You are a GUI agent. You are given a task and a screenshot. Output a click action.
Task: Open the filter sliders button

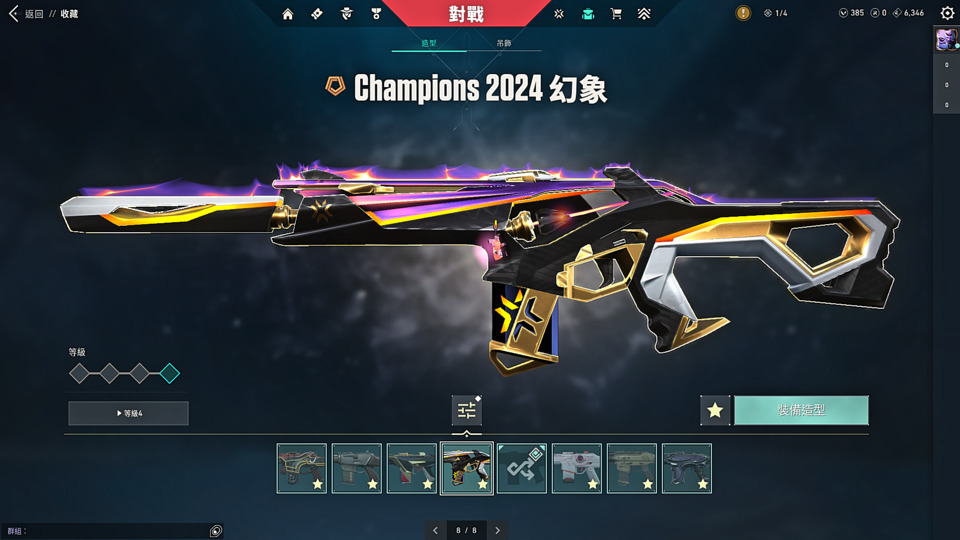467,410
